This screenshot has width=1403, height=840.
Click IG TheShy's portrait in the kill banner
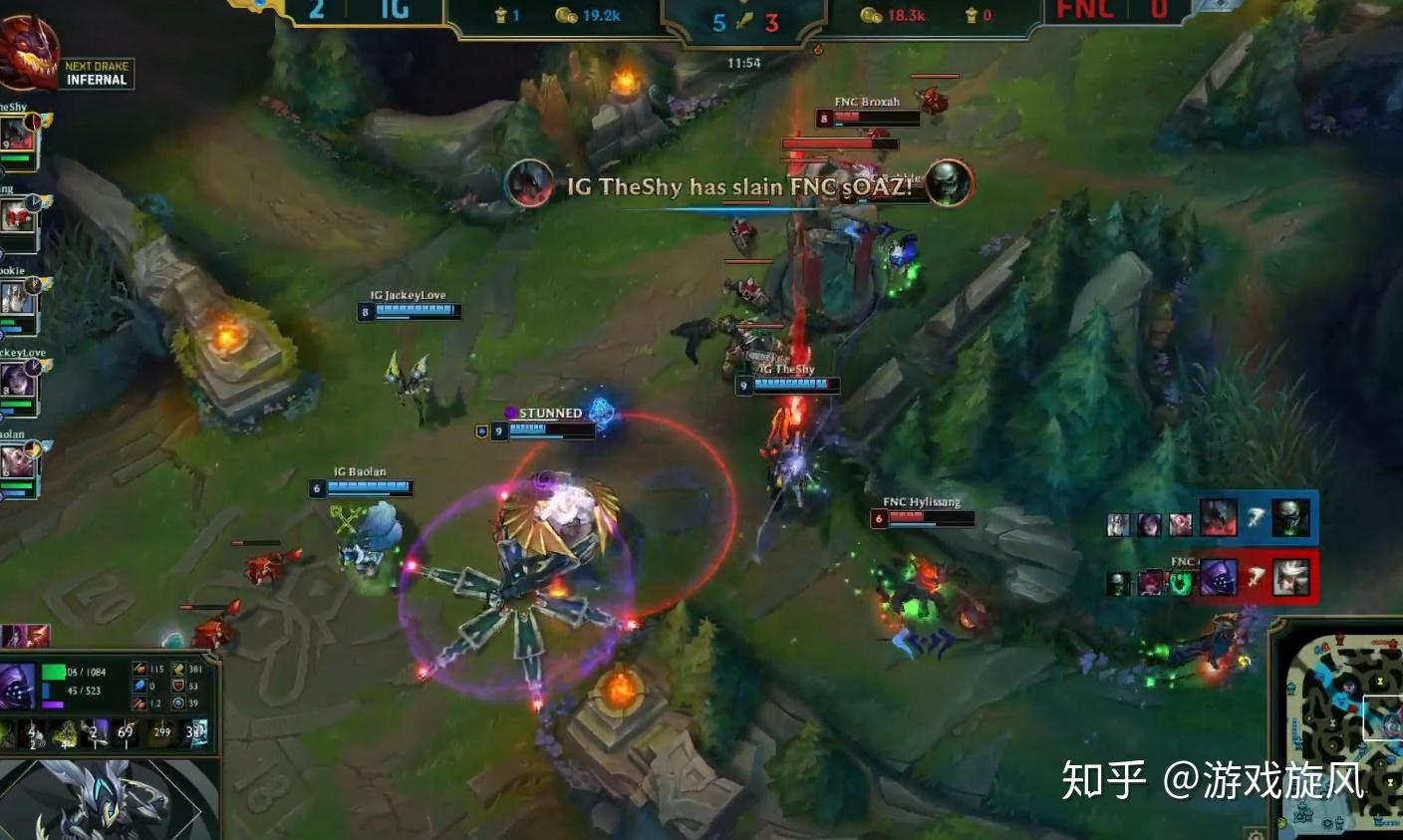[x=529, y=187]
